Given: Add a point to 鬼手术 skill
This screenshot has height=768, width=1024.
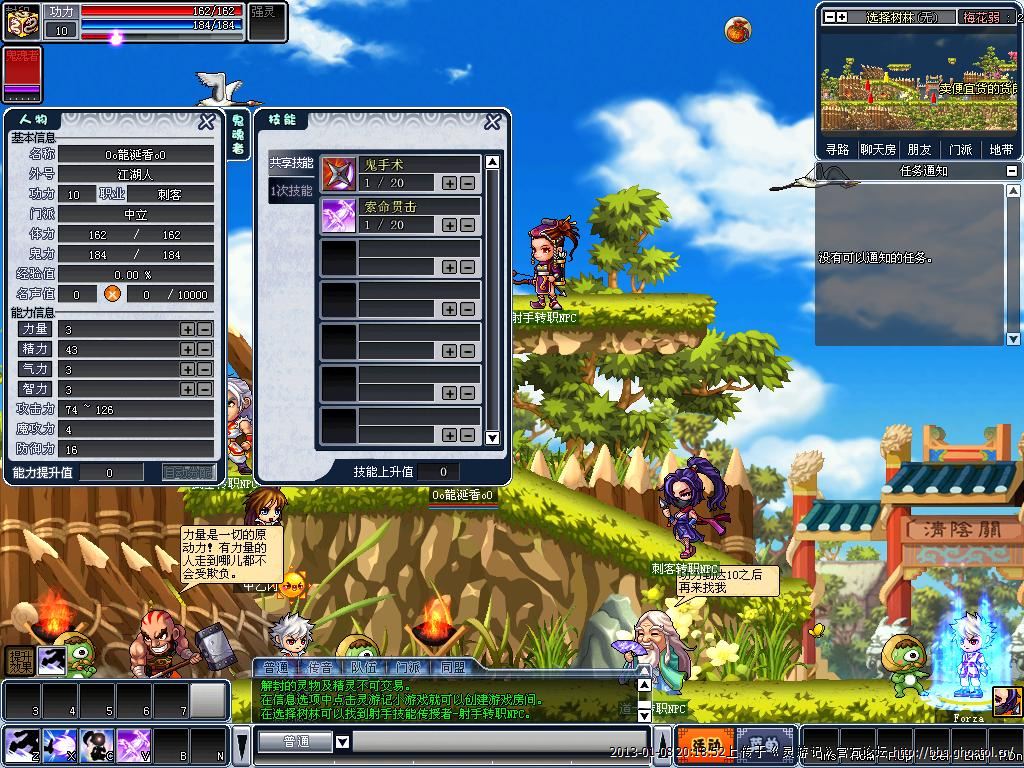Looking at the screenshot, I should (x=450, y=184).
